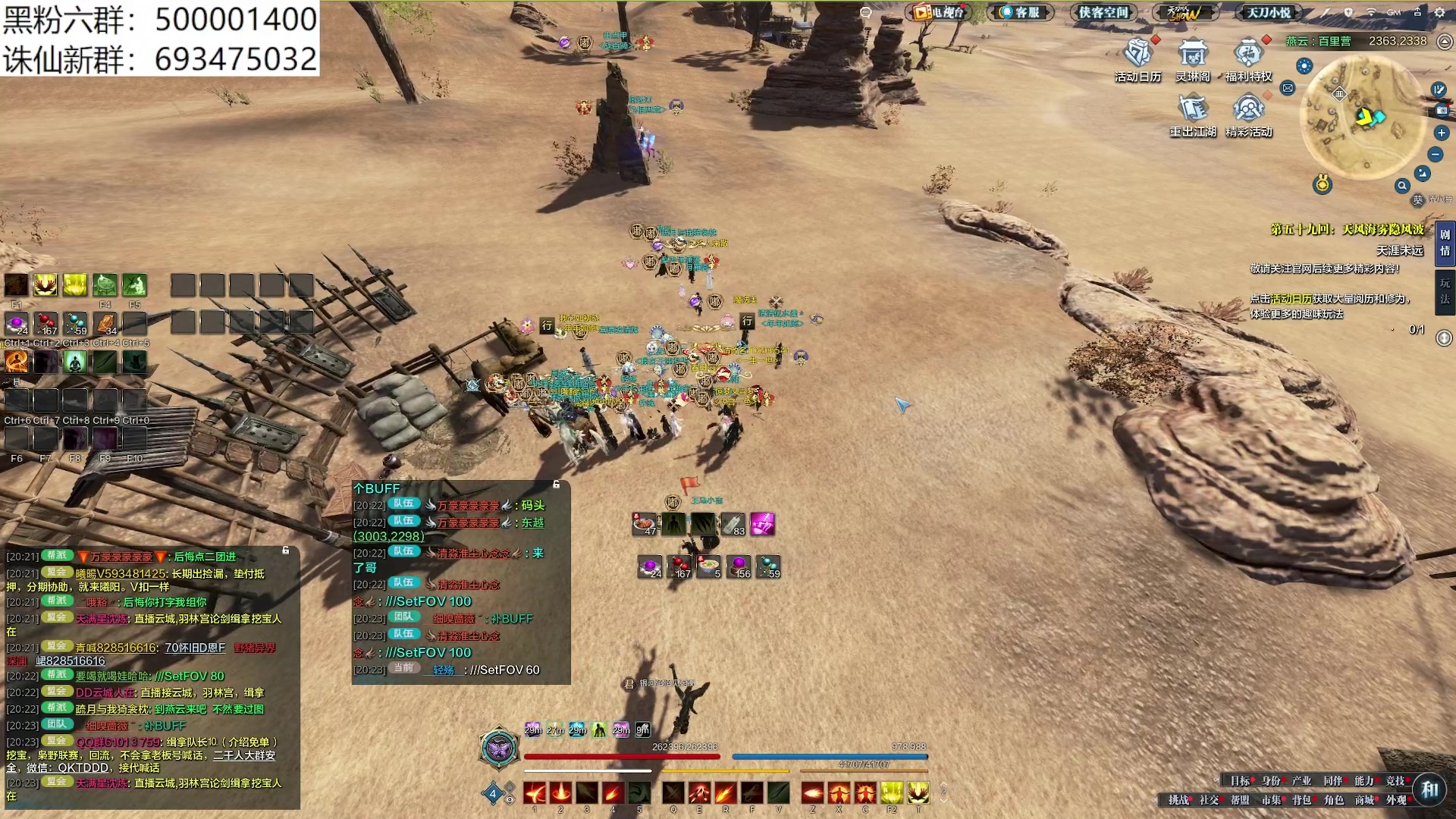Viewport: 1456px width, 819px height.
Task: Select the 目标 objectives menu
Action: (x=1240, y=781)
